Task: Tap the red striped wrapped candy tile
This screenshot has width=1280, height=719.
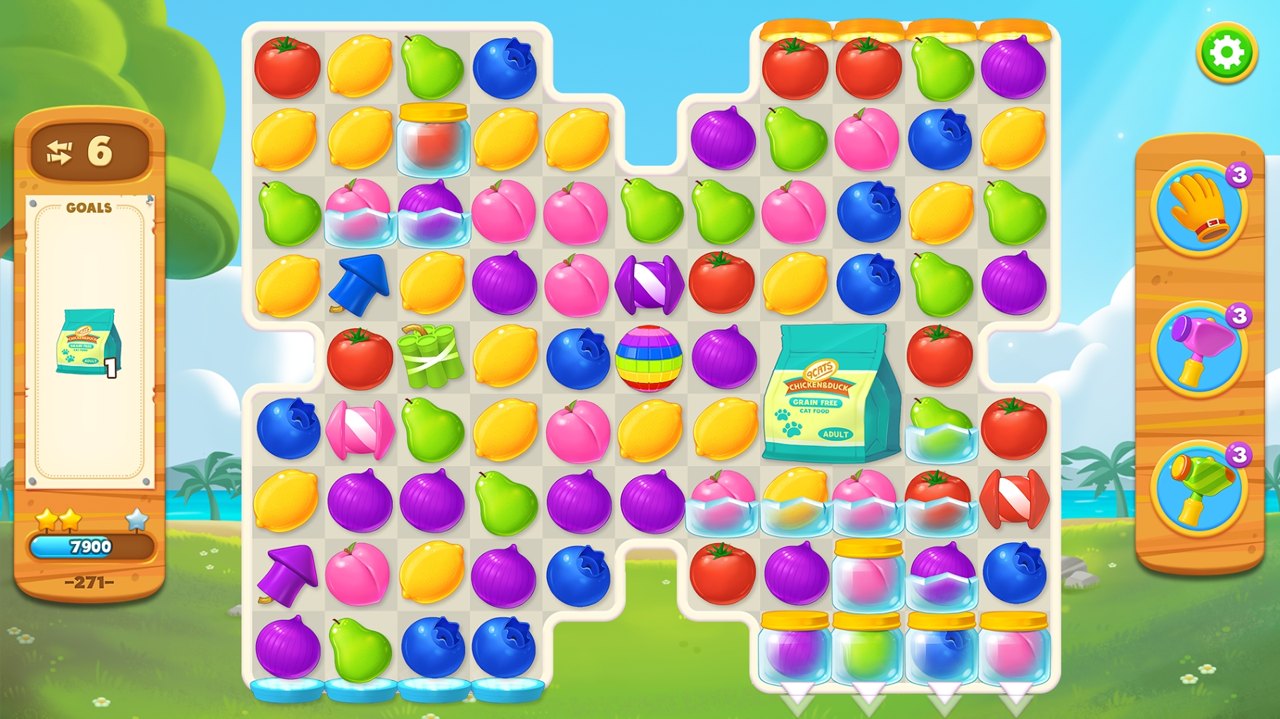Action: 1013,499
